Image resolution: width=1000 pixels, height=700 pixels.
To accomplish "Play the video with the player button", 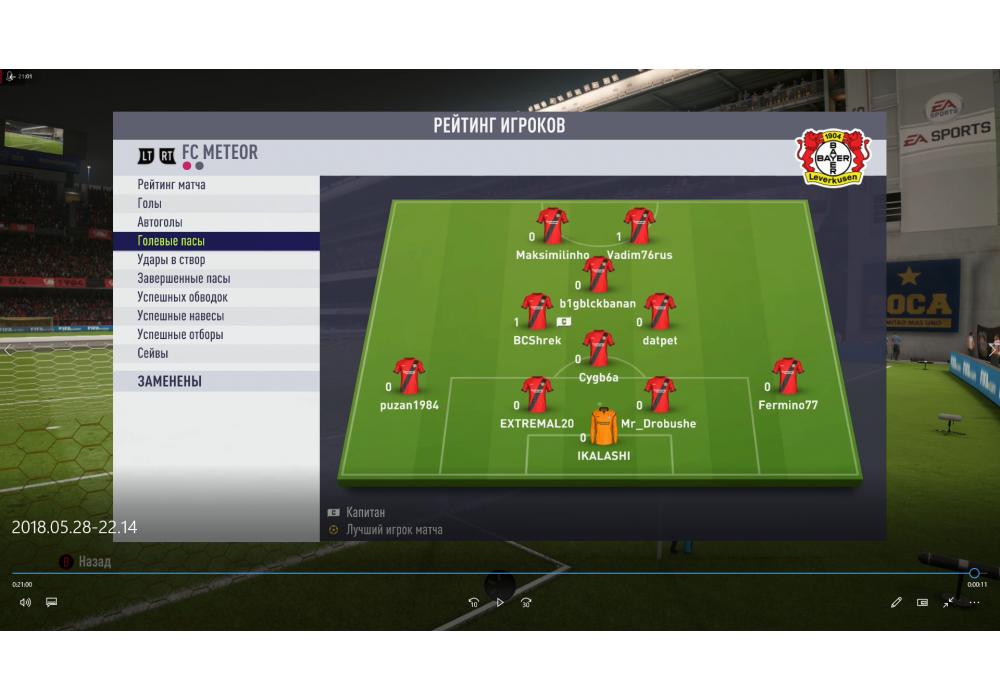I will point(500,602).
